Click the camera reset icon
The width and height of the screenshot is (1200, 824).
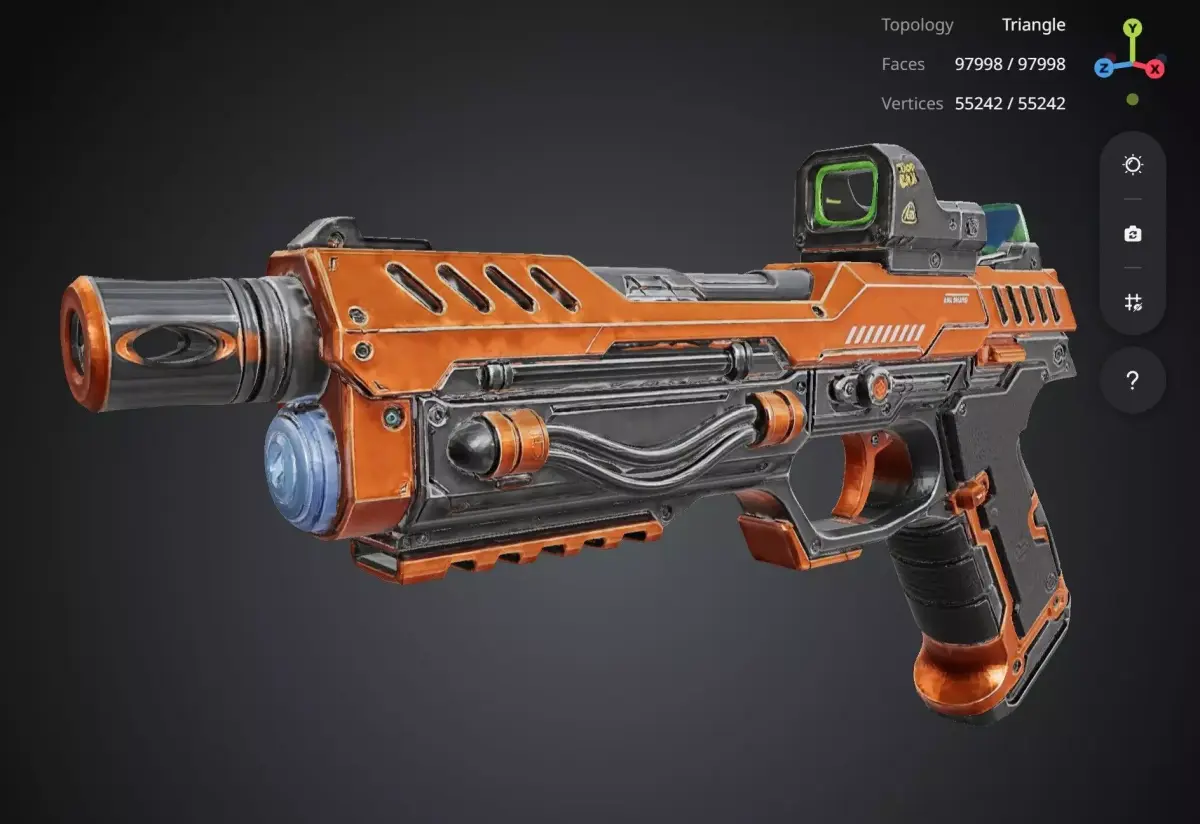tap(1133, 234)
